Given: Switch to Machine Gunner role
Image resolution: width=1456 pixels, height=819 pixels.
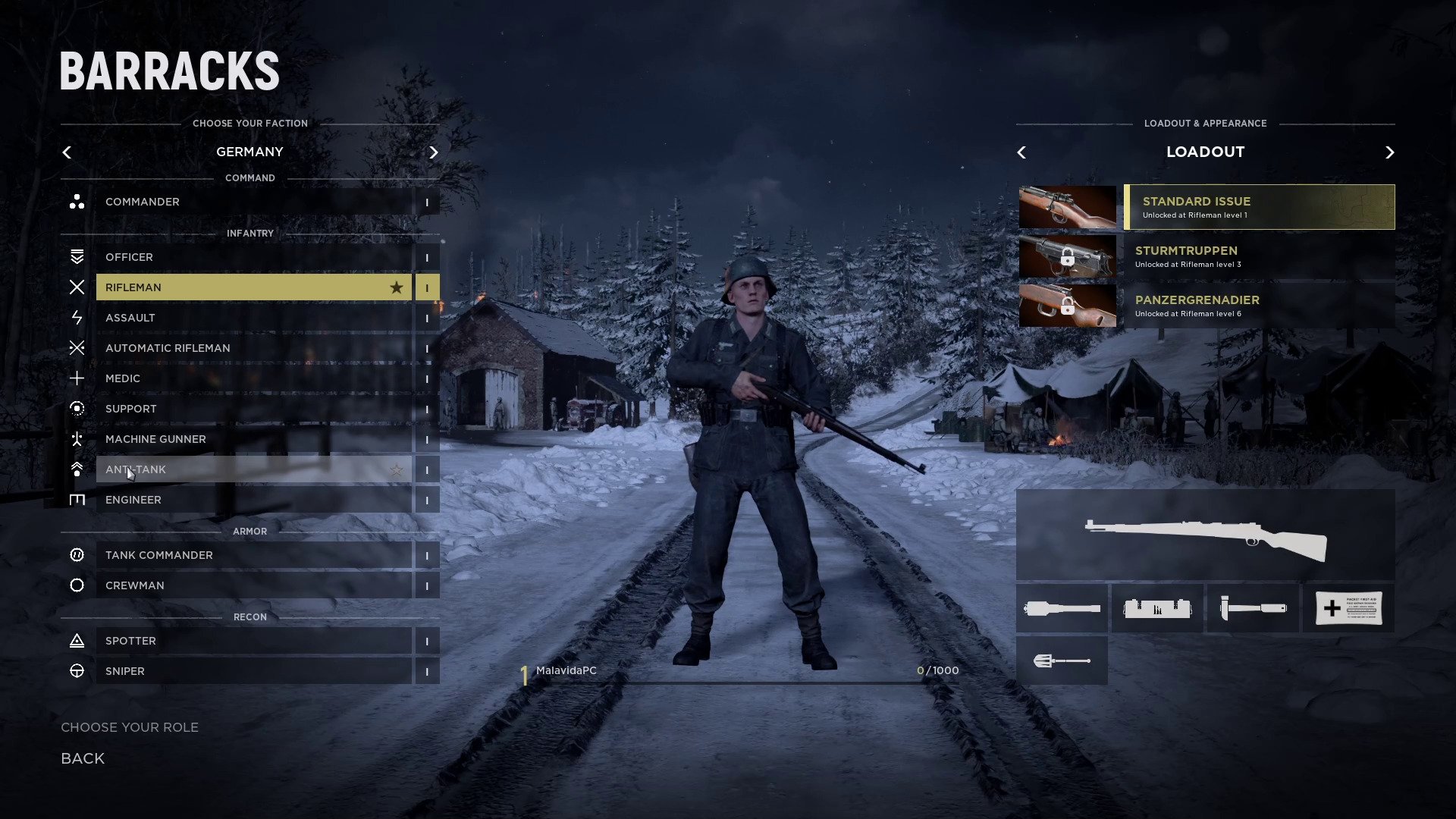Looking at the screenshot, I should click(253, 439).
